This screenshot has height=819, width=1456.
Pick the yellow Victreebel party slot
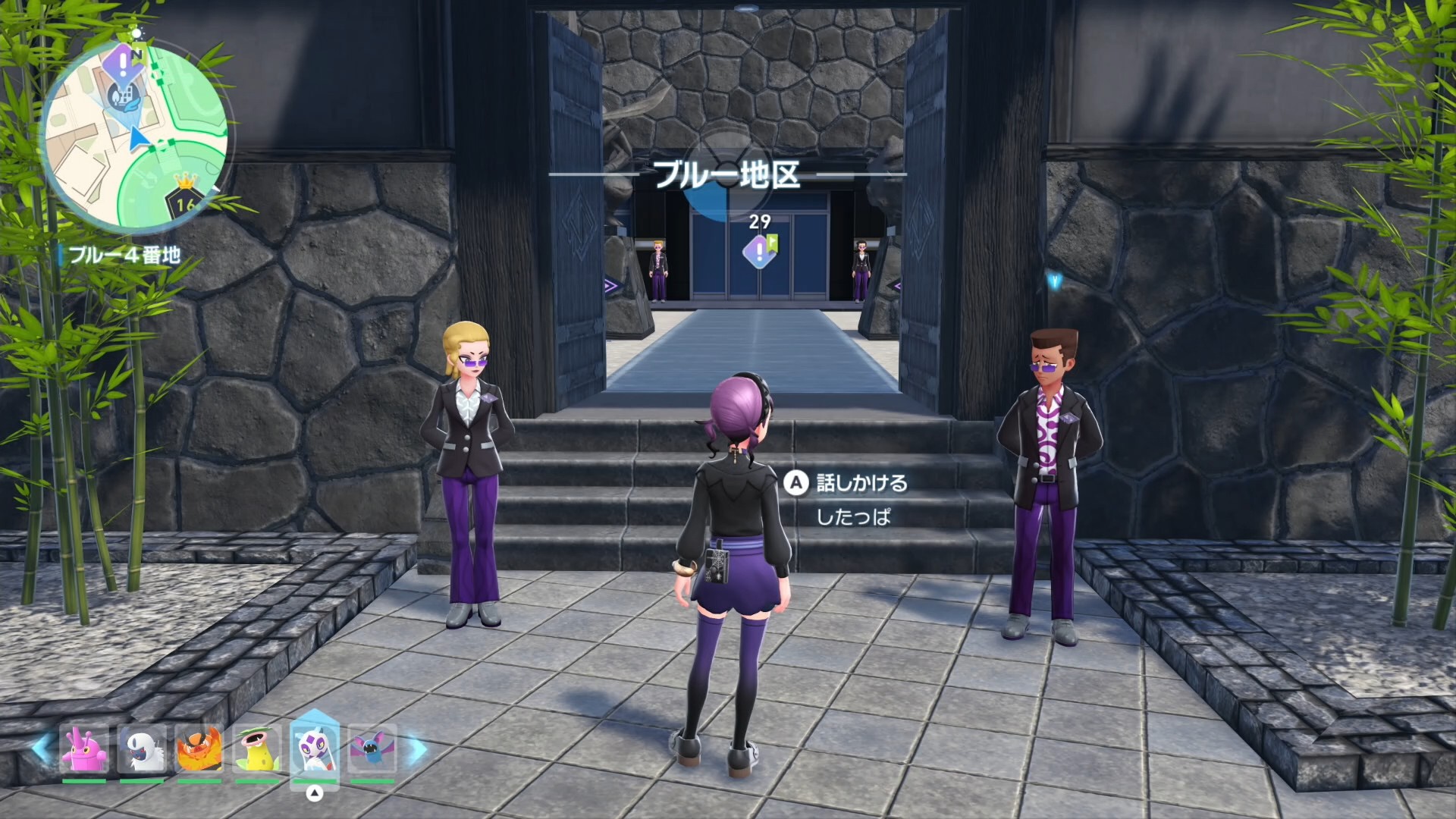click(257, 749)
